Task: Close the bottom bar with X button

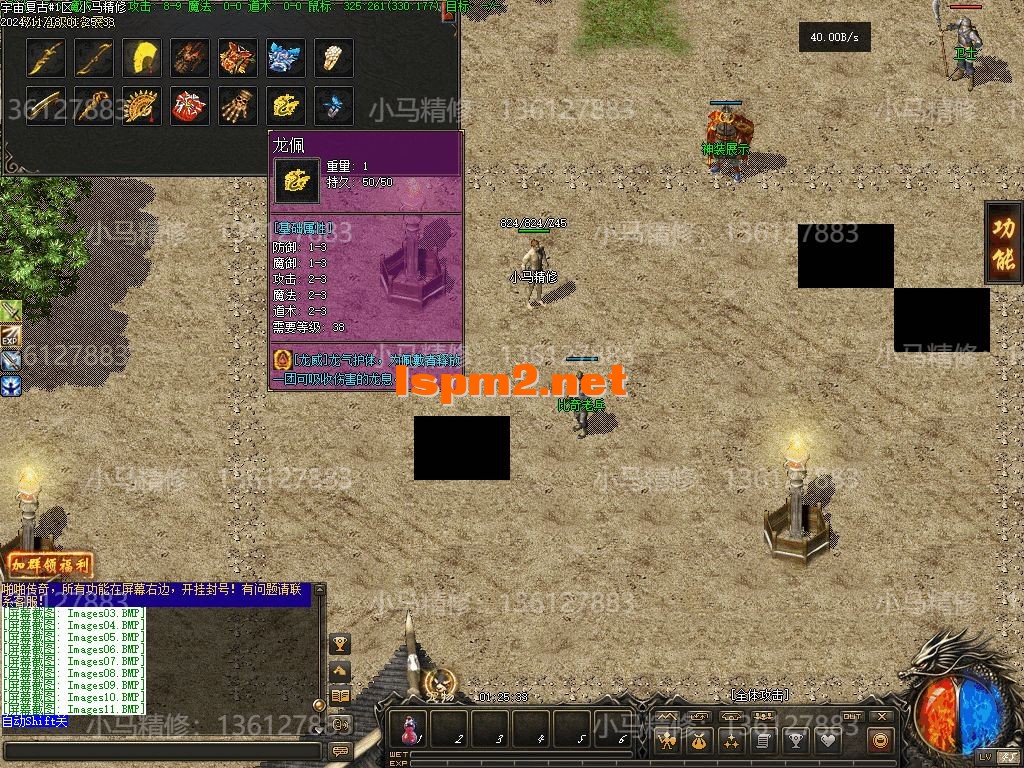Action: (x=881, y=717)
